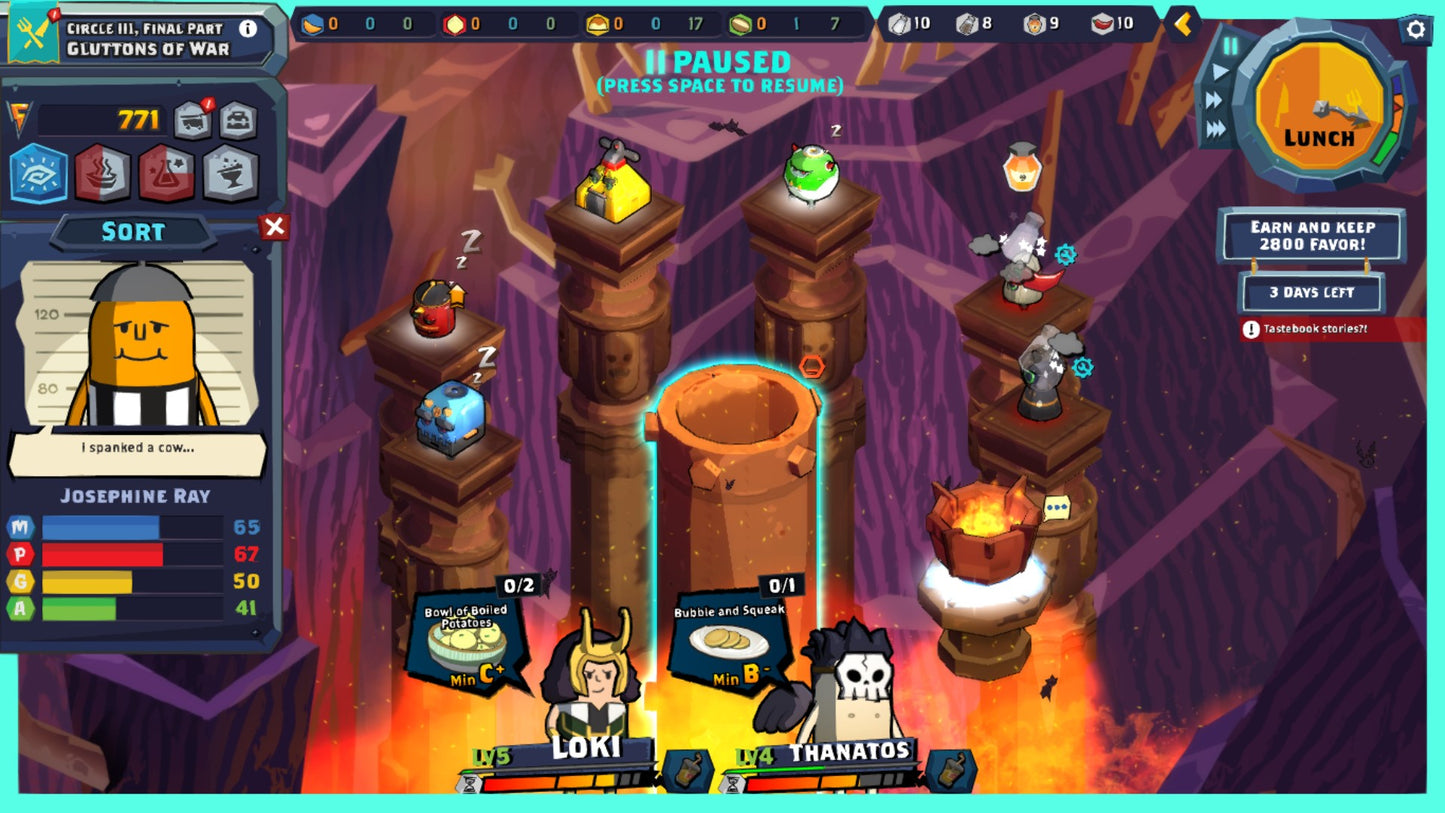The height and width of the screenshot is (813, 1445).
Task: Collapse the resource bar with yellow arrow
Action: coord(1183,24)
